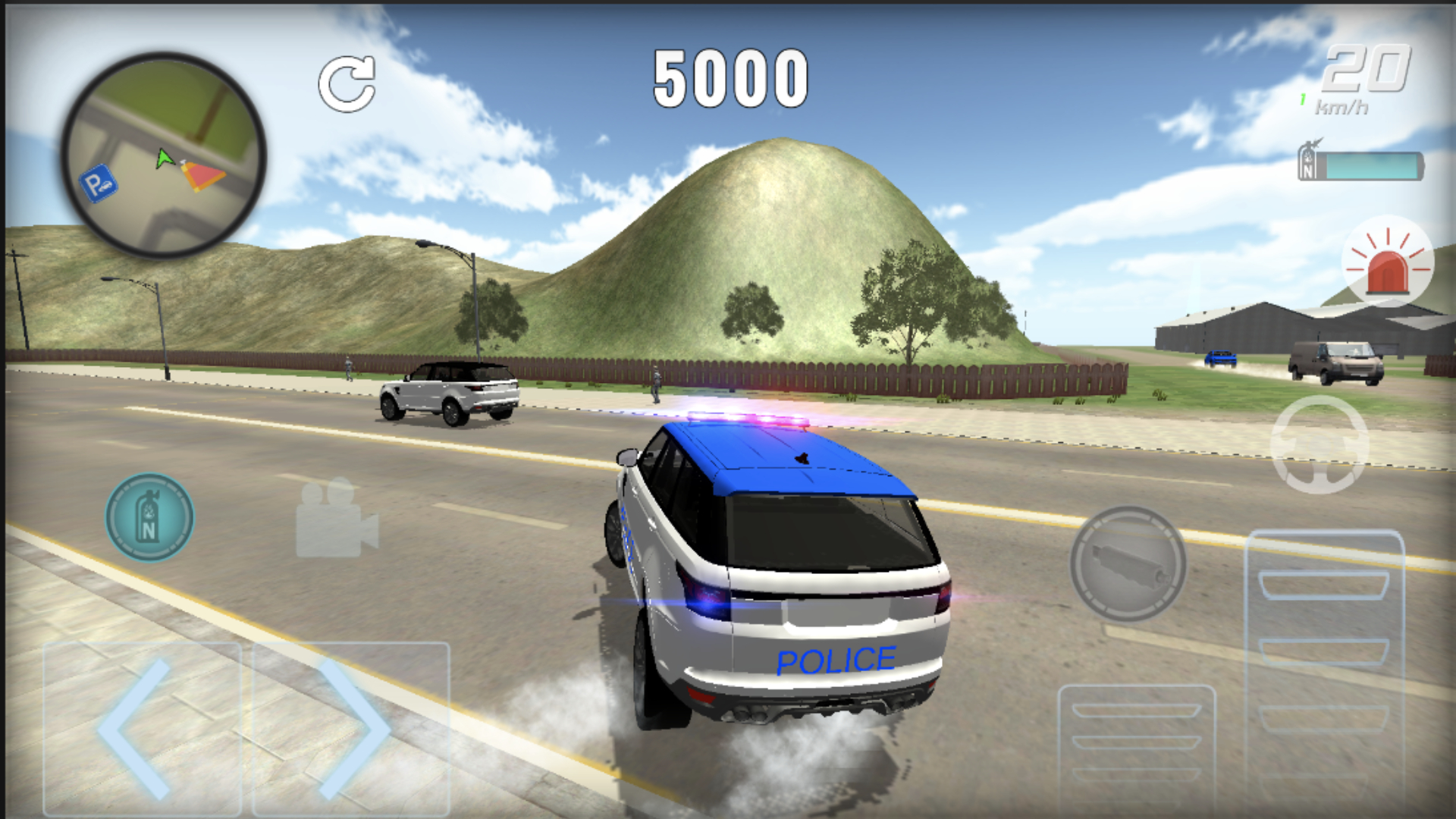Tap the money counter showing 5000

point(730,78)
